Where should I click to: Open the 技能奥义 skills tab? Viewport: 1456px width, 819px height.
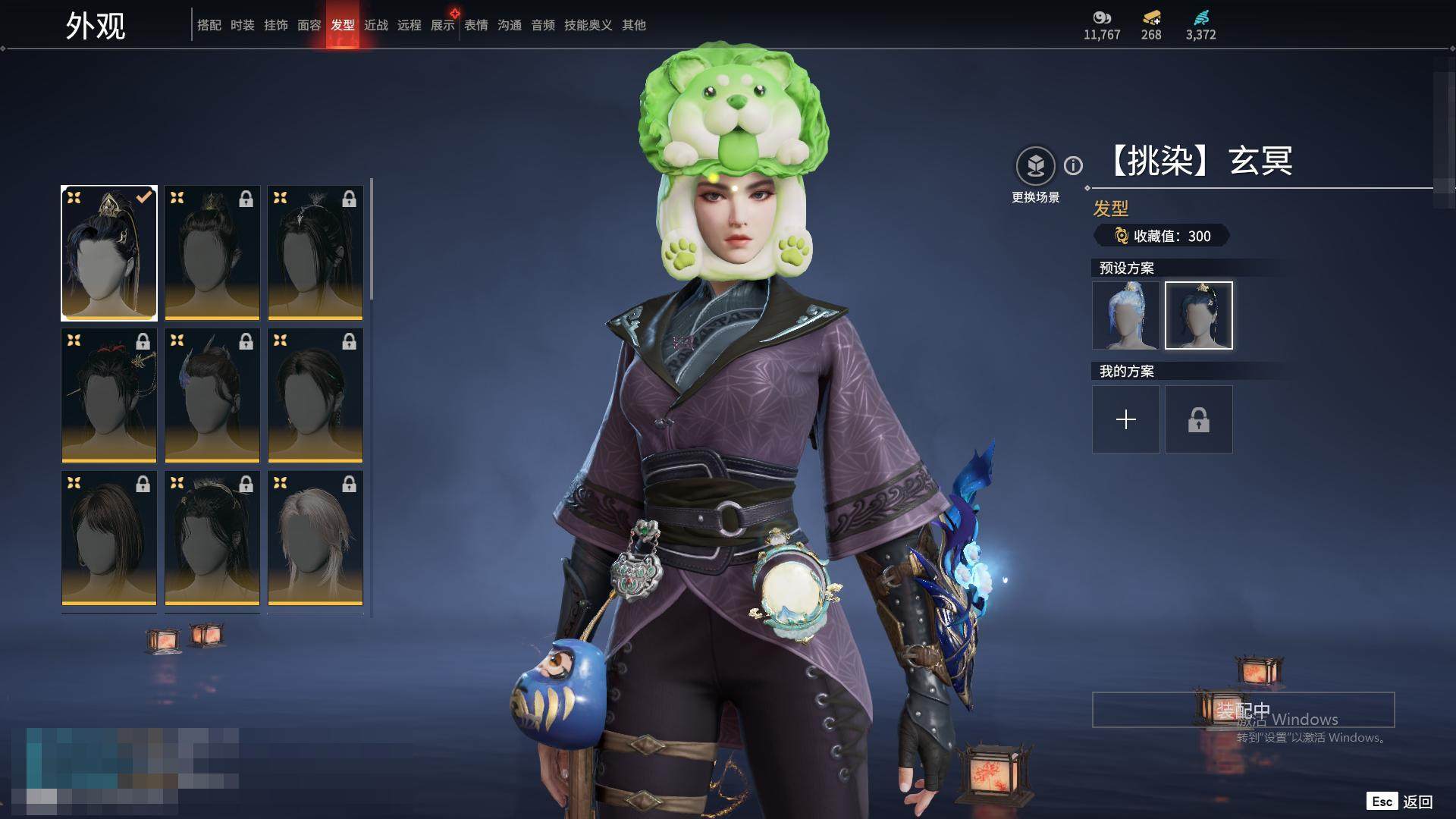pyautogui.click(x=588, y=25)
